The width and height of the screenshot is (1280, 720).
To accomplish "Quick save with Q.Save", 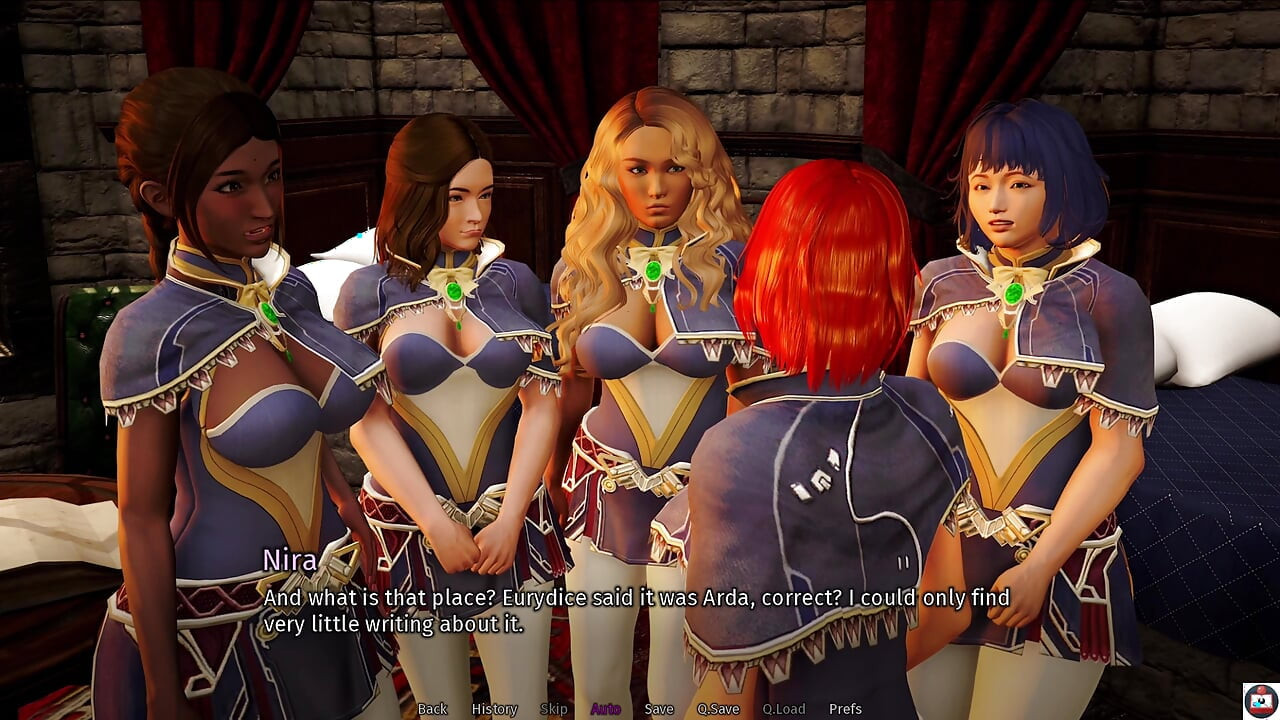I will click(x=718, y=709).
